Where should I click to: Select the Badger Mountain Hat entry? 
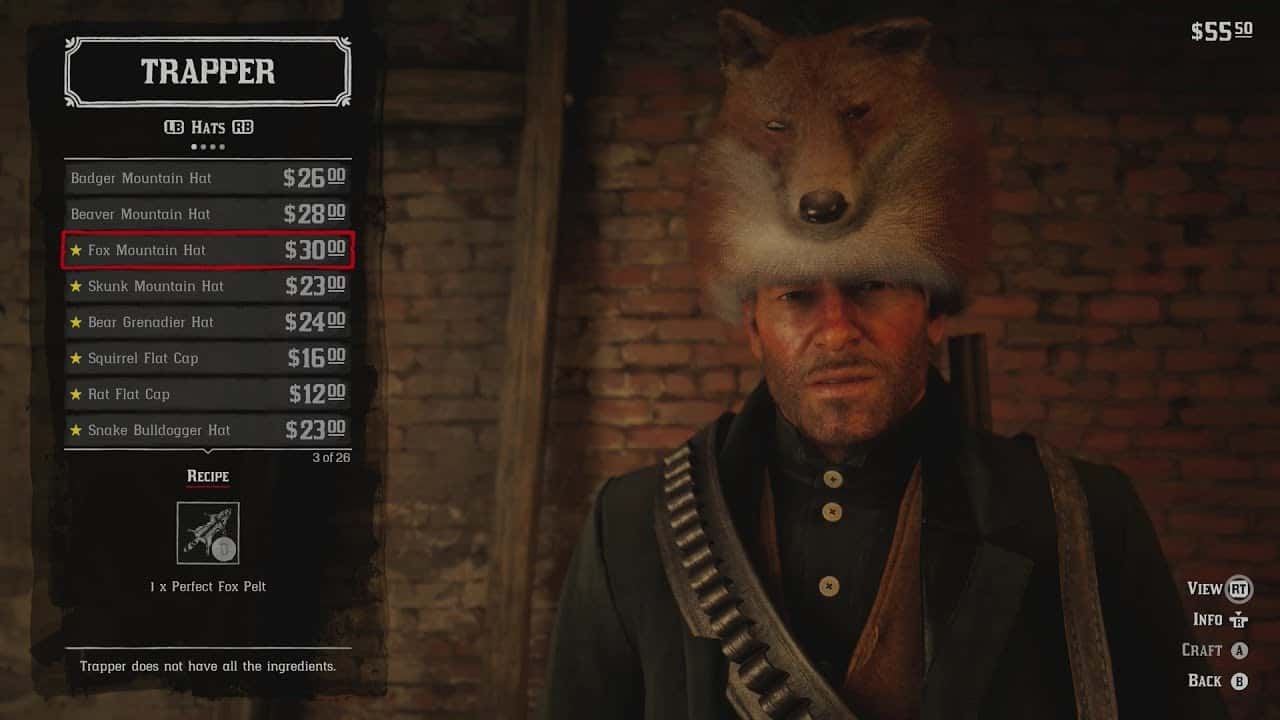(140, 177)
